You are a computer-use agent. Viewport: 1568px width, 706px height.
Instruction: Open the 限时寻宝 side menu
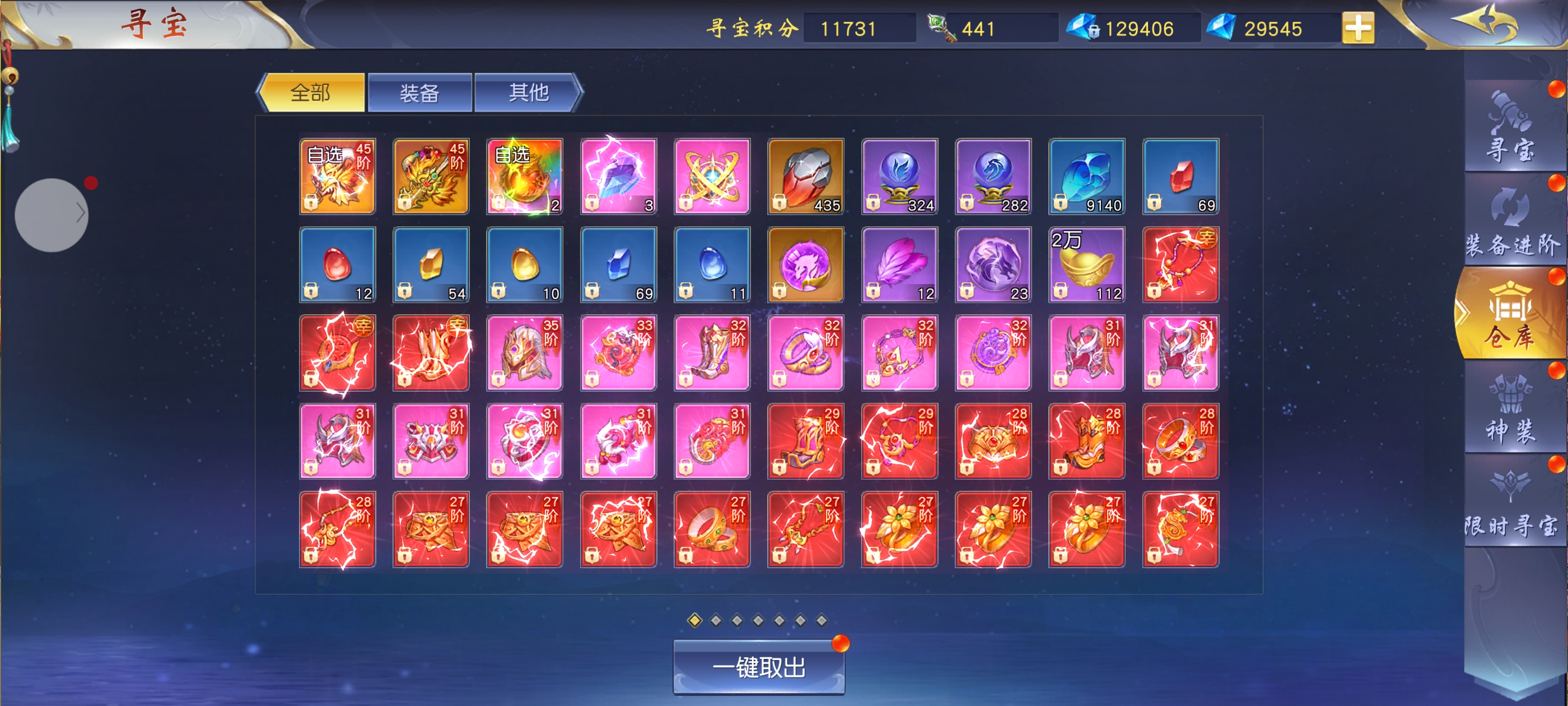pyautogui.click(x=1511, y=503)
